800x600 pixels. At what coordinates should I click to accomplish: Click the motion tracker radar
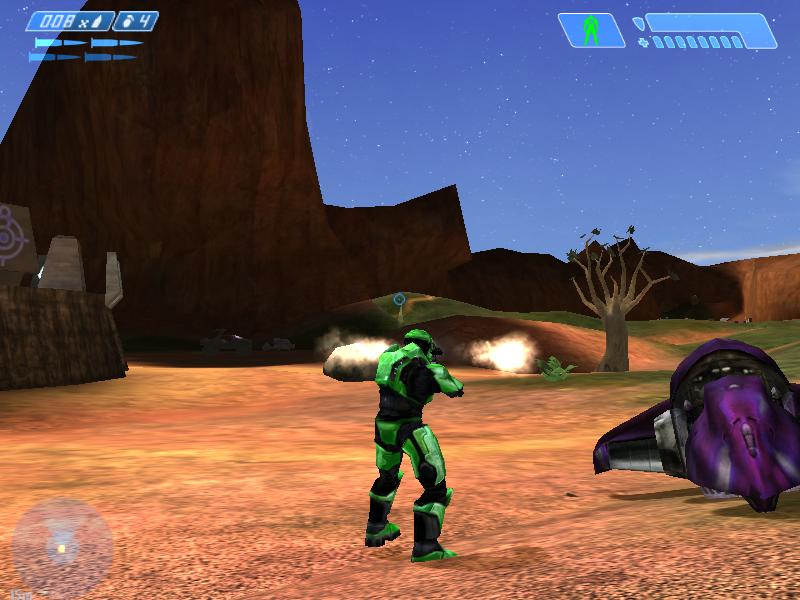click(x=62, y=548)
